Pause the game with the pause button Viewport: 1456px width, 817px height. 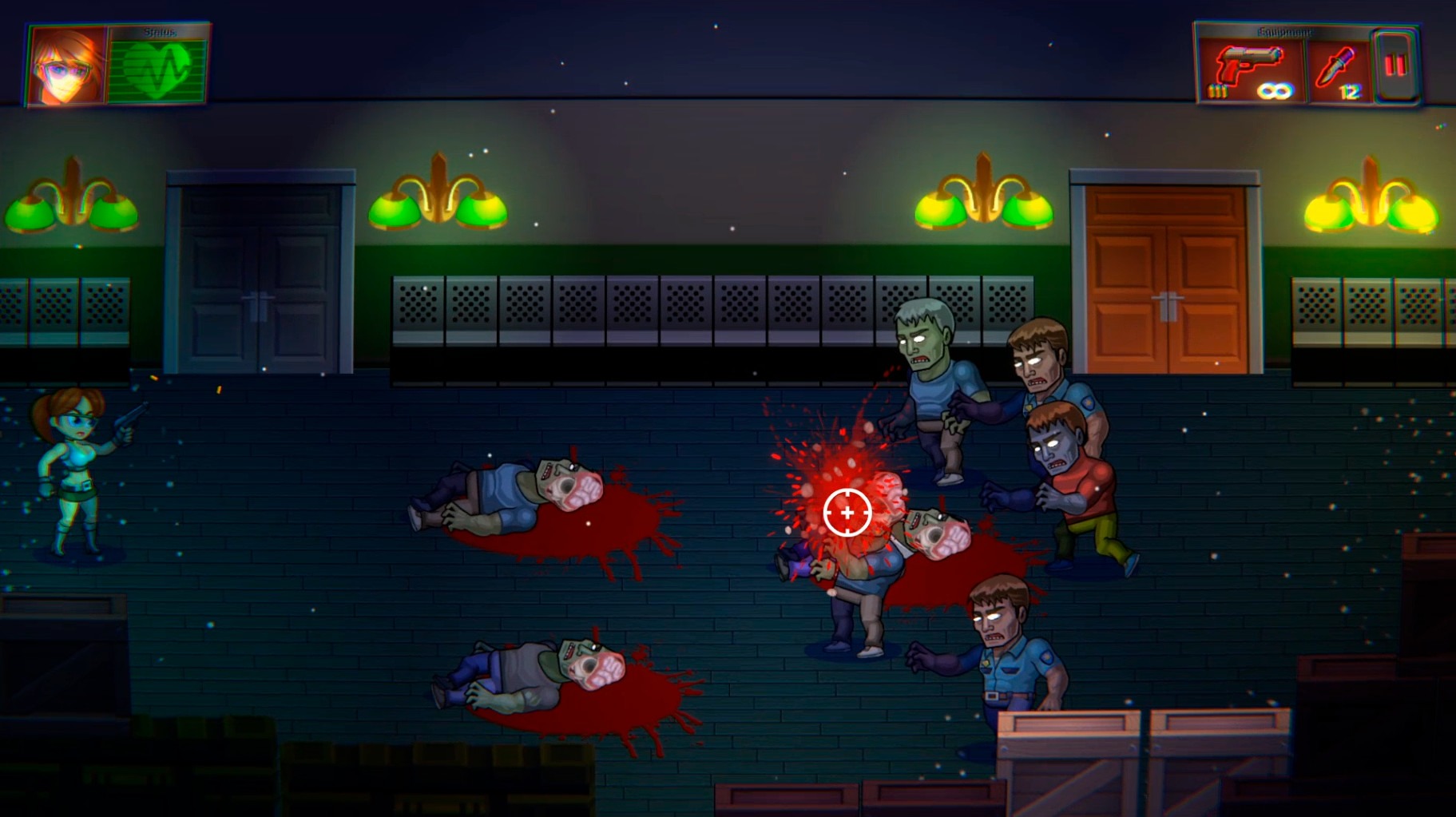pos(1395,65)
